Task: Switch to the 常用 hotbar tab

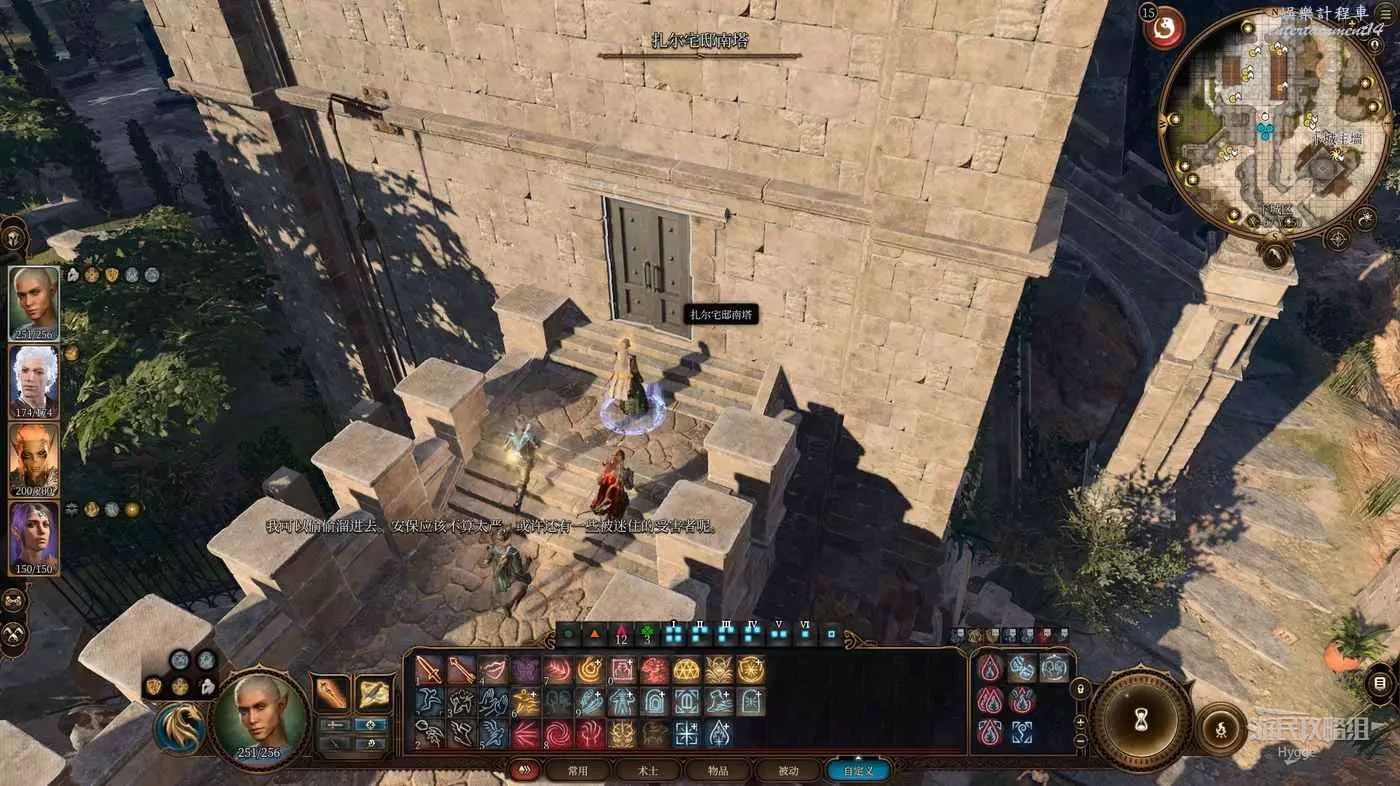Action: point(577,771)
